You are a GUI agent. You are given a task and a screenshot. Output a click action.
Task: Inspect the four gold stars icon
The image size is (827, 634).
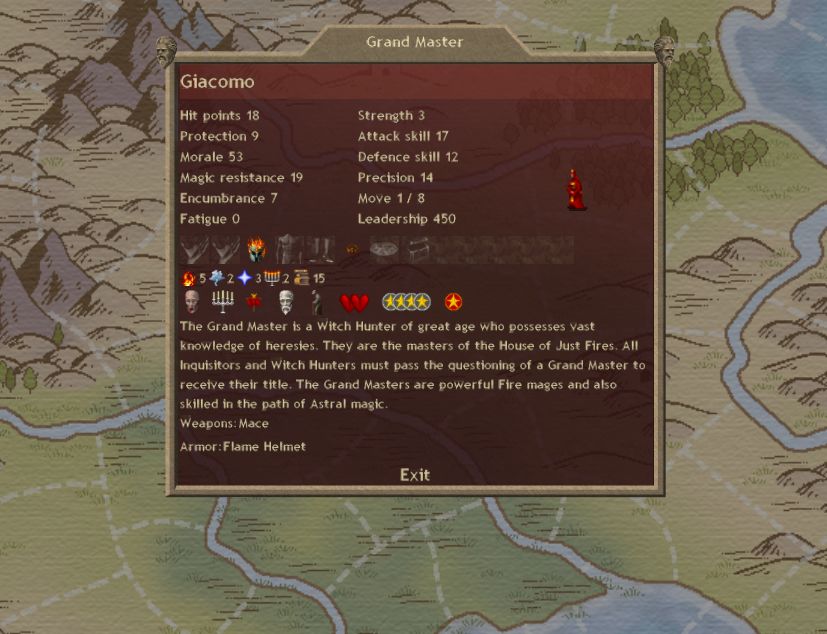pos(406,301)
